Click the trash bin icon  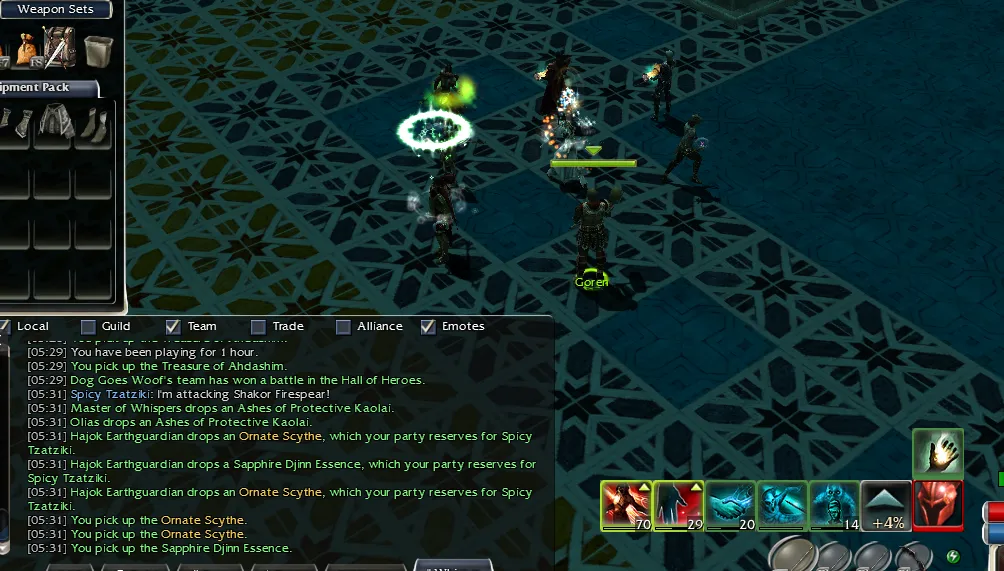[x=98, y=48]
